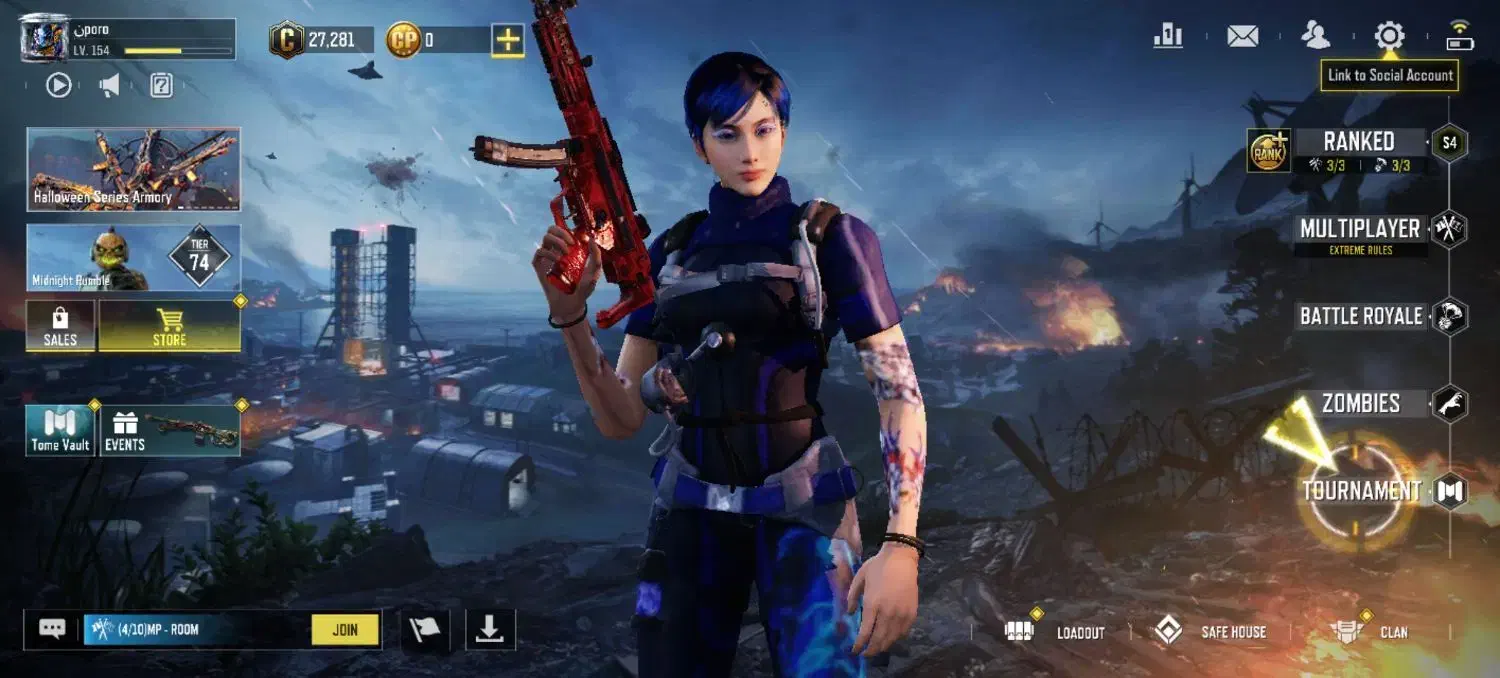Enter the Zombies mode
Image resolution: width=1500 pixels, height=678 pixels.
pyautogui.click(x=1360, y=403)
